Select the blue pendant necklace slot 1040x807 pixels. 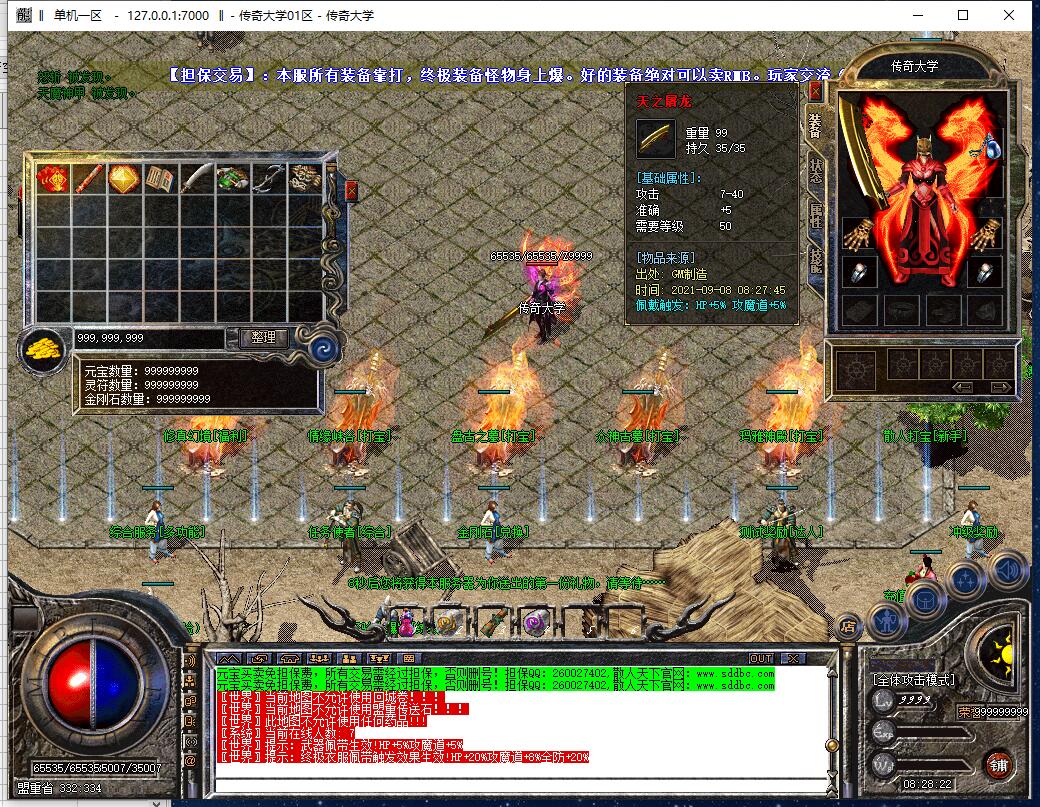(995, 147)
